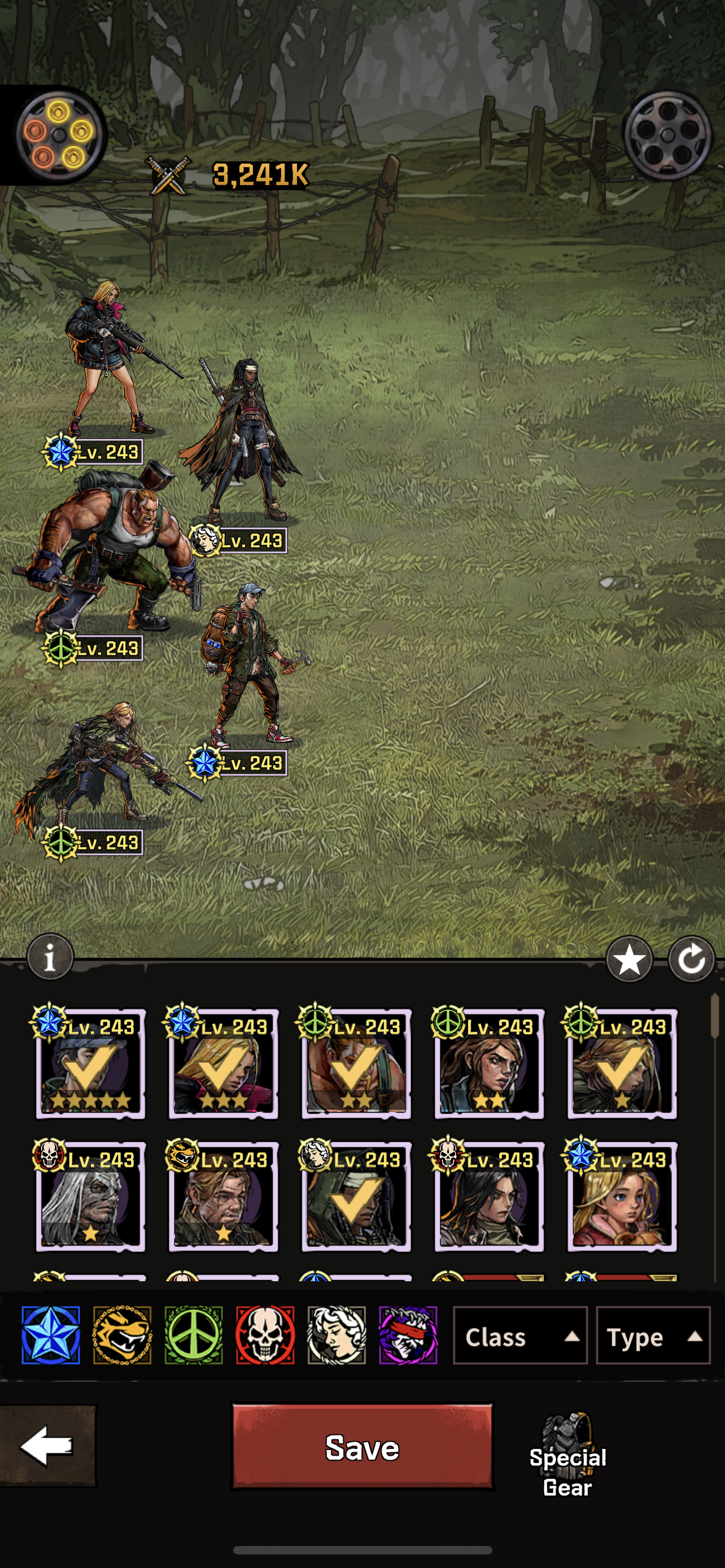The image size is (725, 1568).
Task: Filter by the white-haired woman faction
Action: [x=337, y=1335]
